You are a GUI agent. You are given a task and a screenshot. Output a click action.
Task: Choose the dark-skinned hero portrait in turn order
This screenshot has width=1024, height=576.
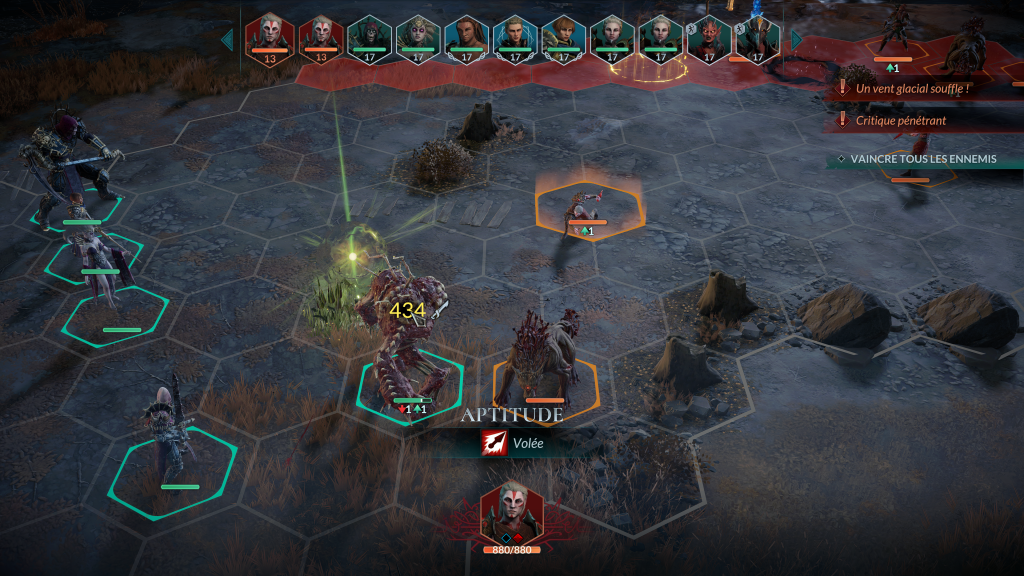click(x=466, y=37)
